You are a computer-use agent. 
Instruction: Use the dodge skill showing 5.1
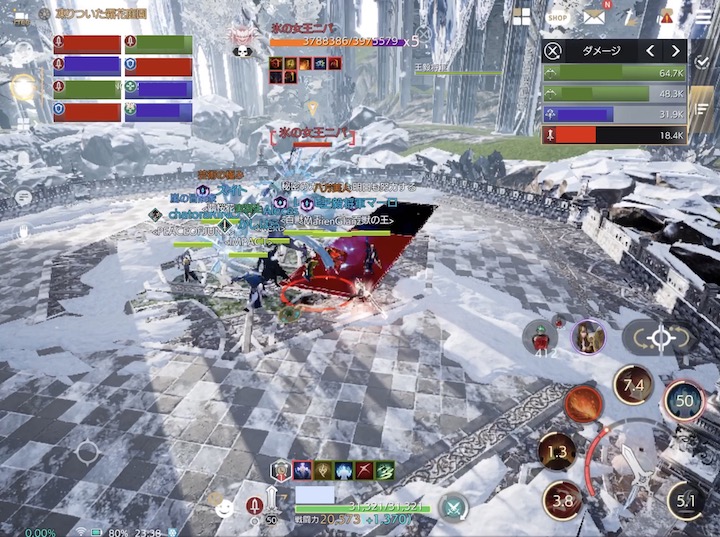[x=685, y=500]
